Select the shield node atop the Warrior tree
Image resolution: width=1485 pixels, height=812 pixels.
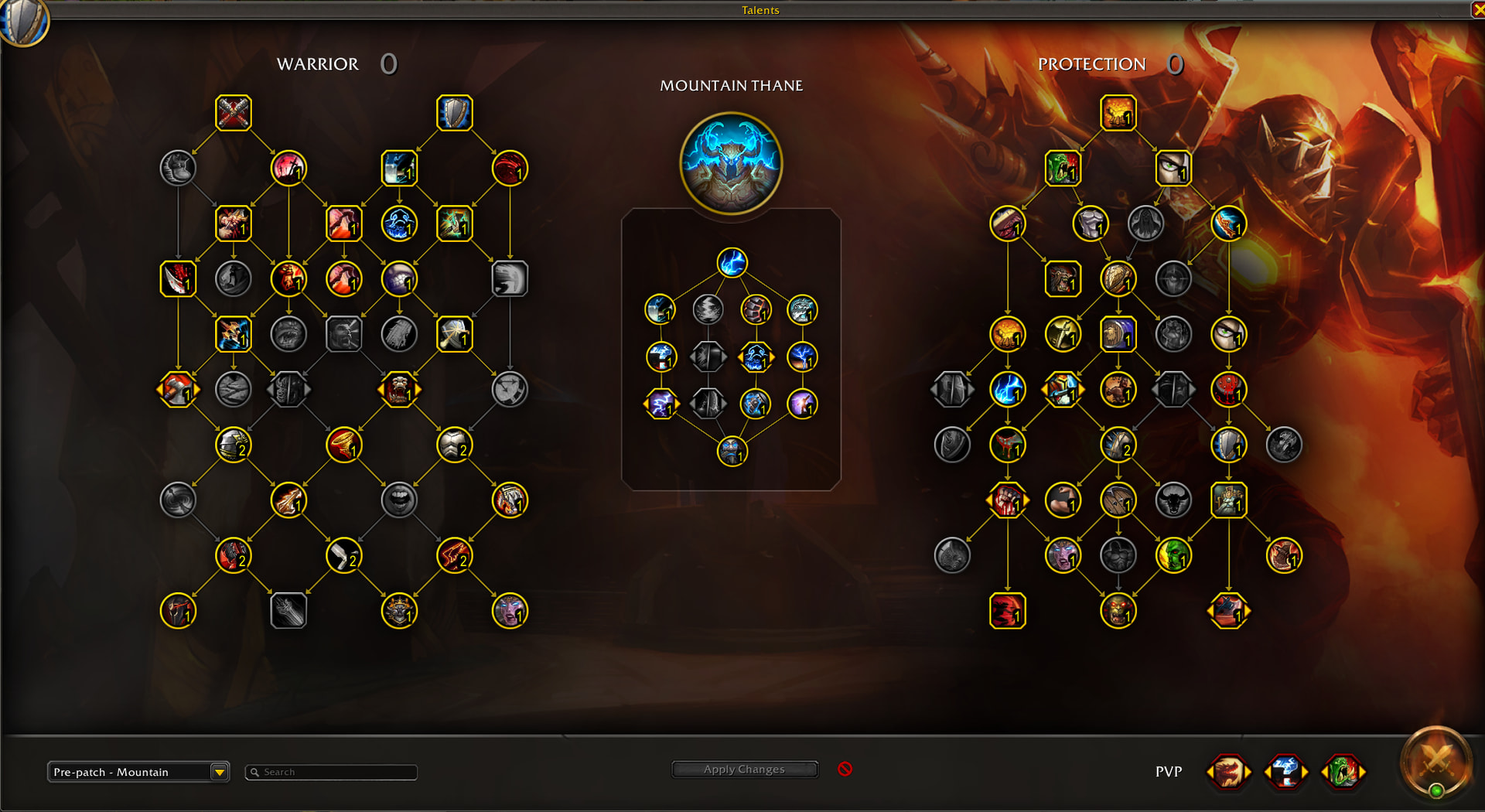click(x=454, y=113)
